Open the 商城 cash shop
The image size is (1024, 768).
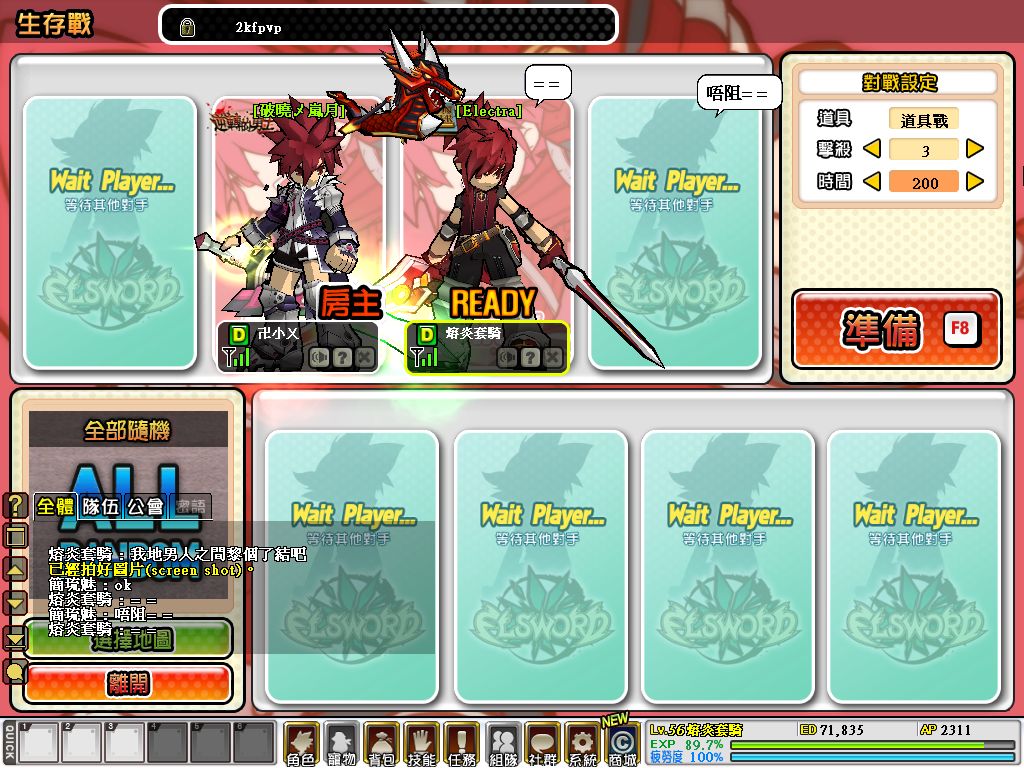621,745
